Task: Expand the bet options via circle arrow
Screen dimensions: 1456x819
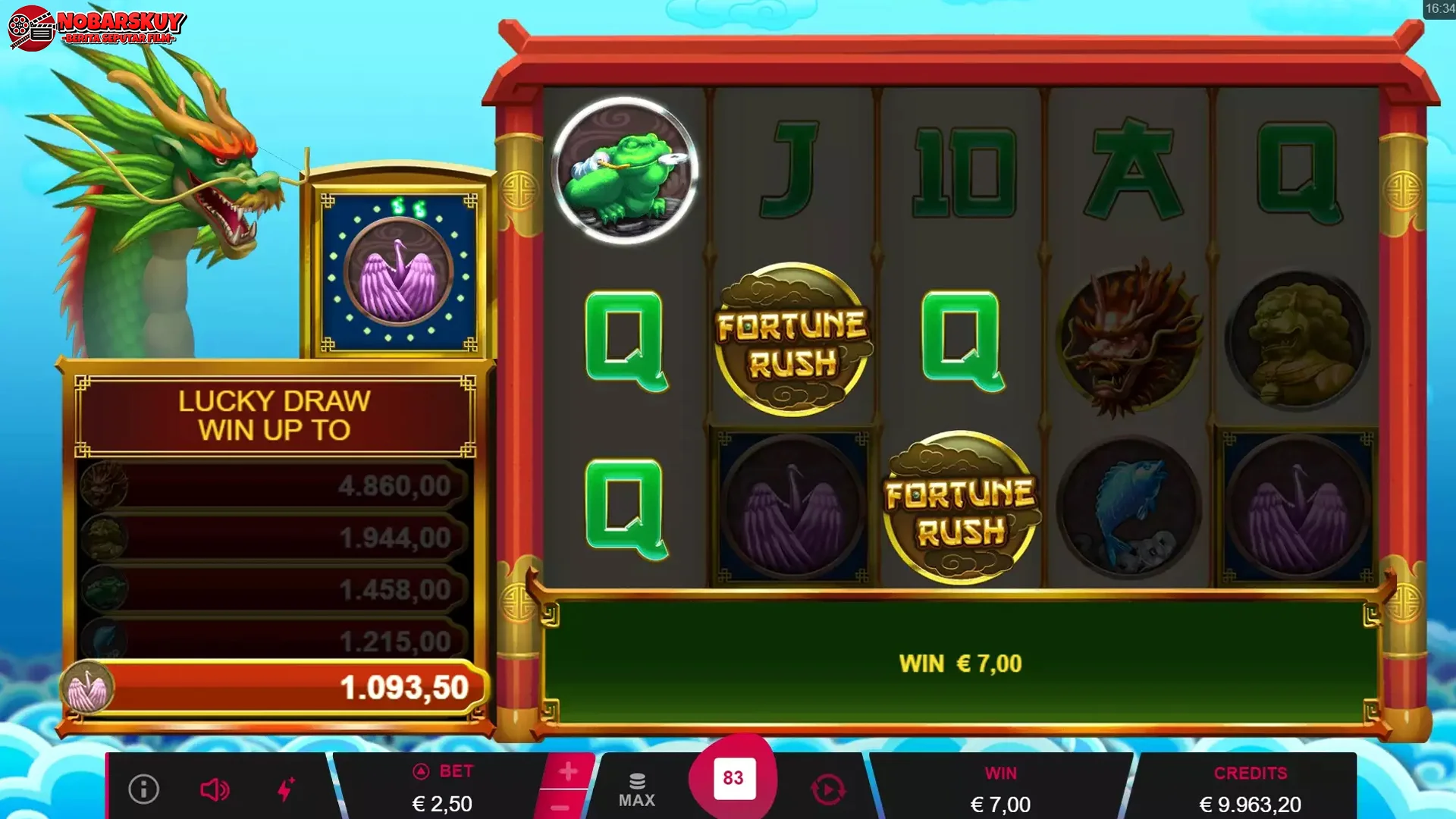Action: pos(422,771)
